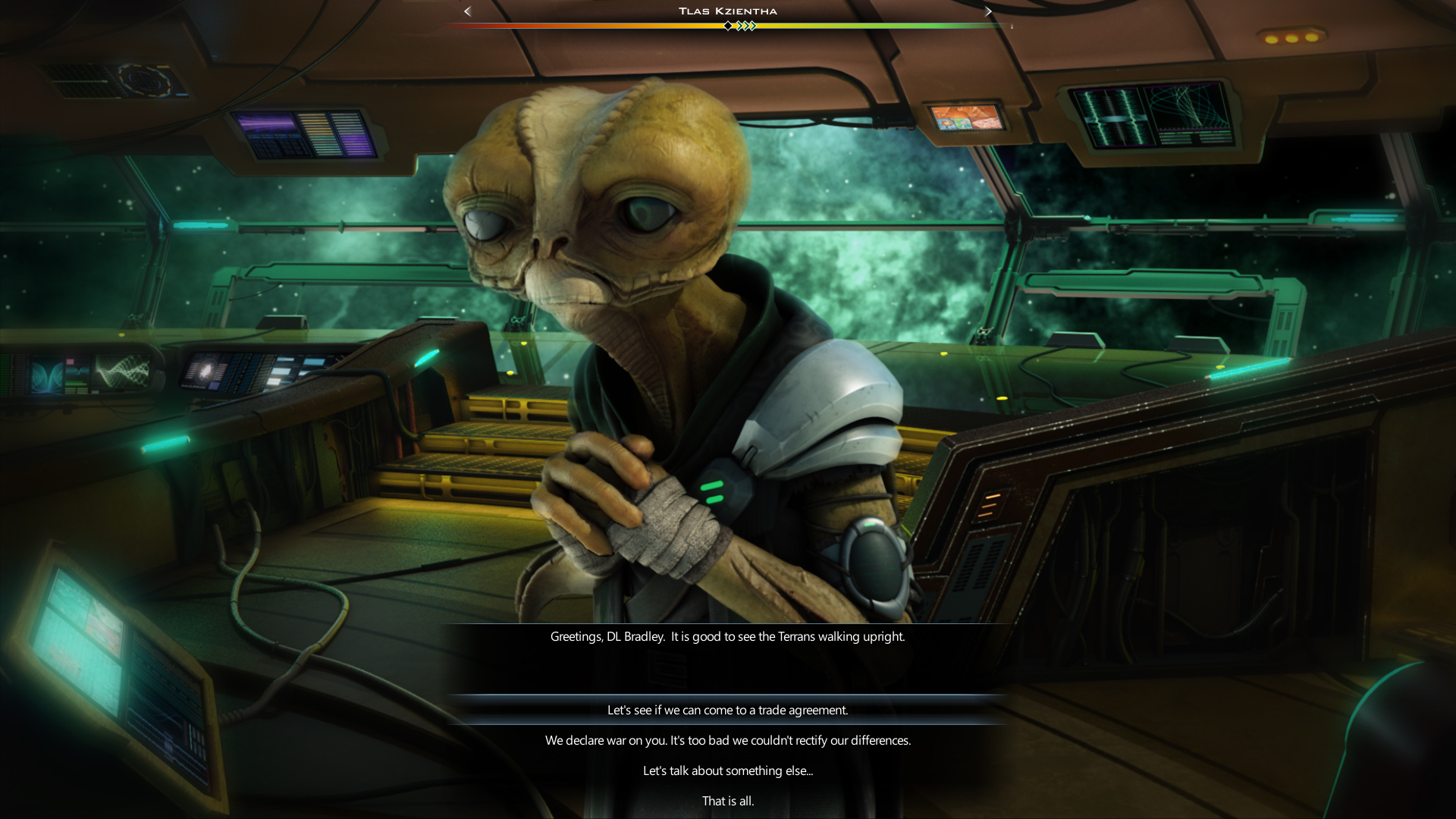
Task: Collapse back to previous conversation with left chevron
Action: (467, 11)
